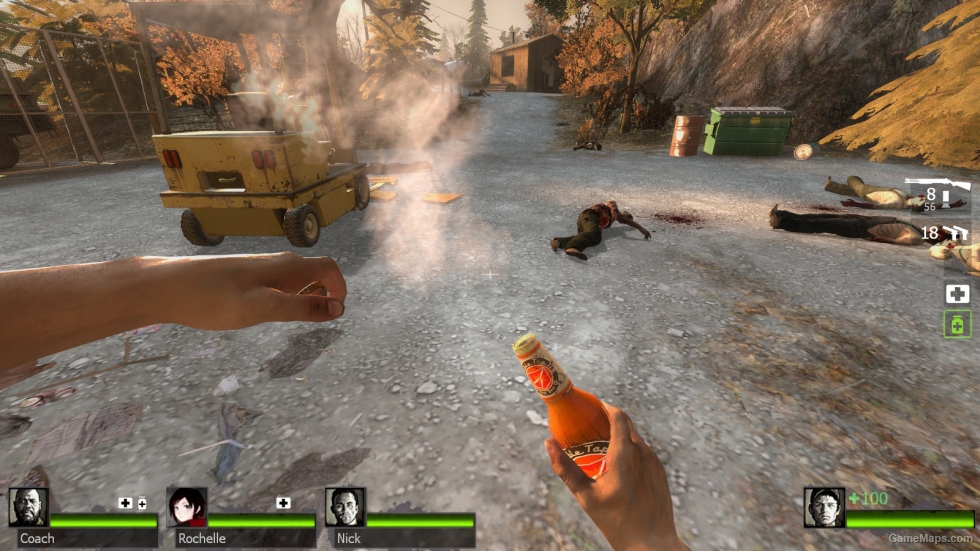Select the first aid kit slot
The image size is (980, 551).
(x=957, y=293)
